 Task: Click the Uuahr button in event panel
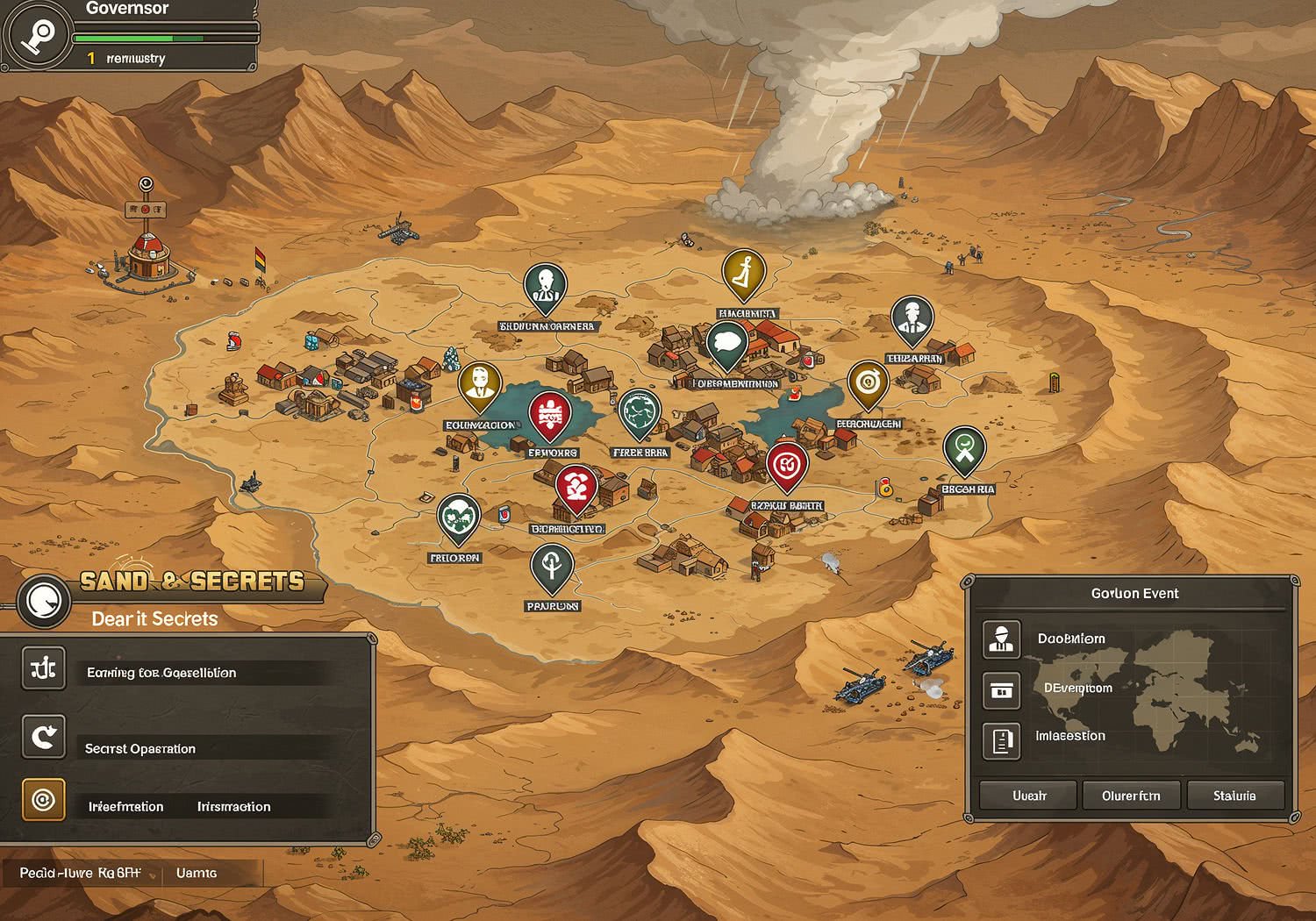click(1028, 796)
